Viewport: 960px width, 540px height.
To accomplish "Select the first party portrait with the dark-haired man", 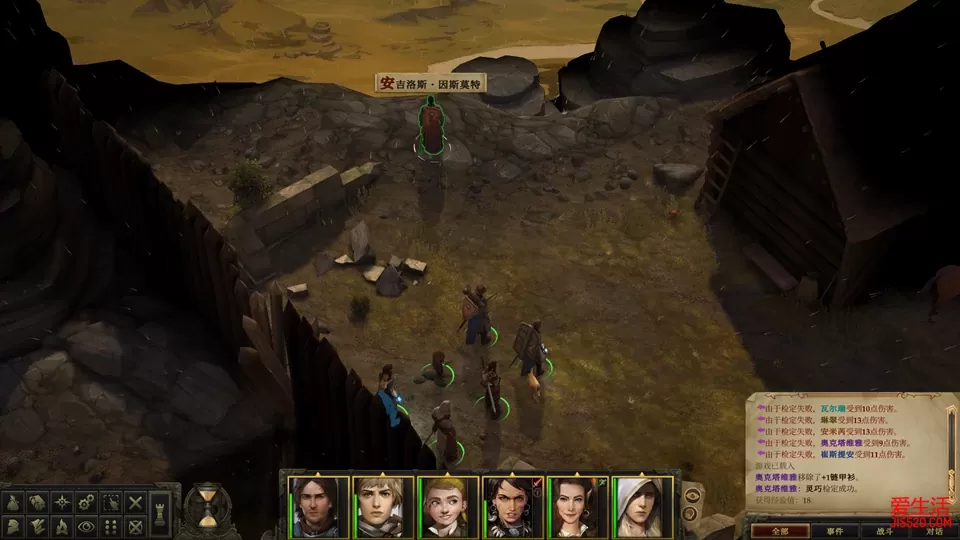I will [318, 506].
